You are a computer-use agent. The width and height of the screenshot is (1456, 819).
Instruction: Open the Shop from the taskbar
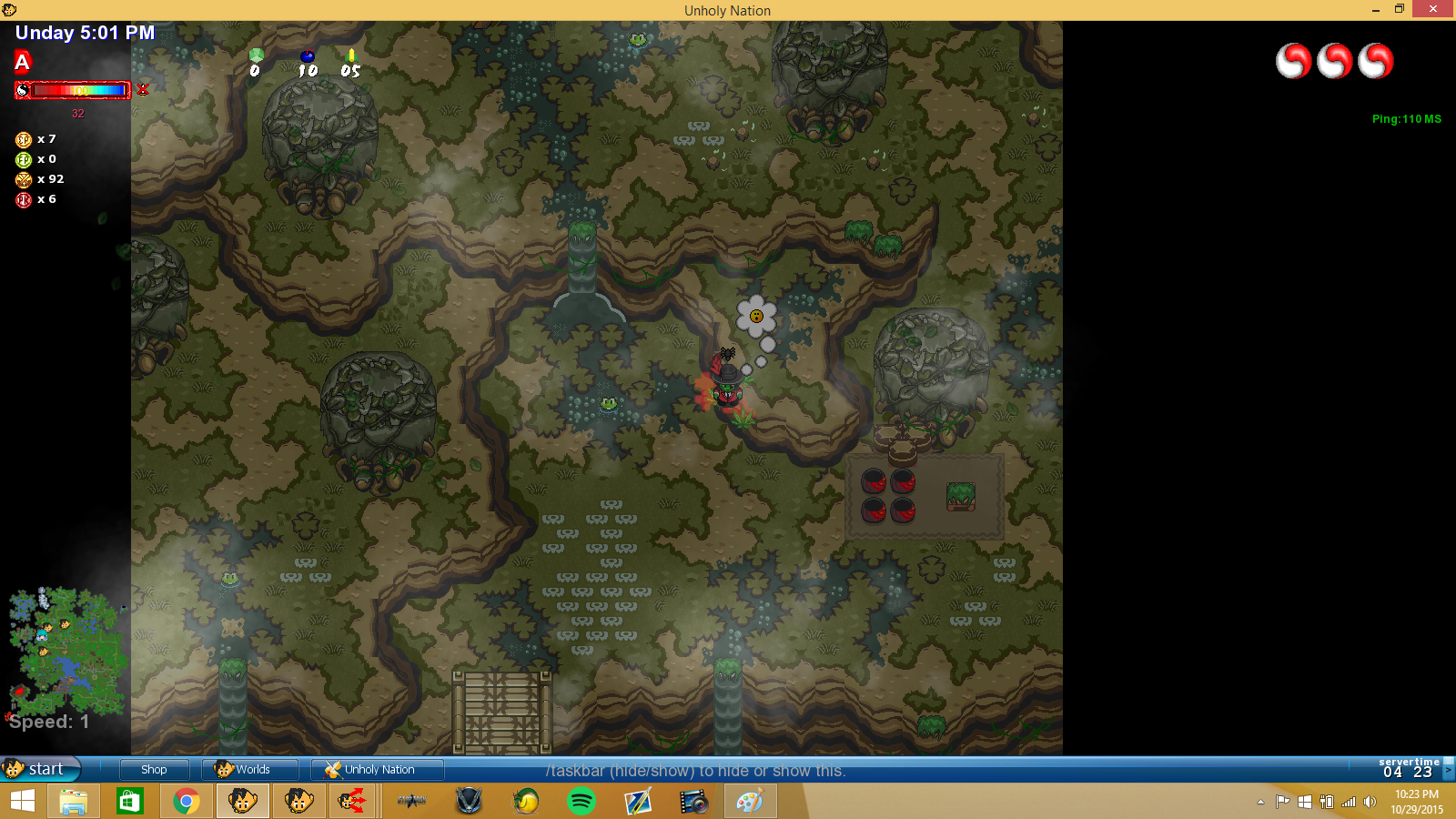click(x=154, y=769)
